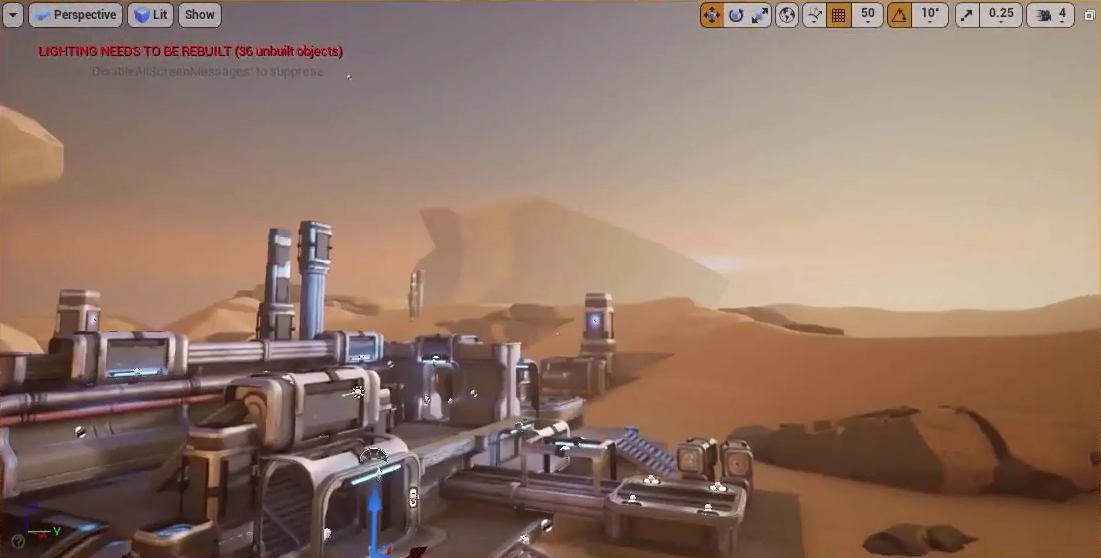Screen dimensions: 1101x558
Task: Open the Perspective view mode menu
Action: tap(76, 15)
